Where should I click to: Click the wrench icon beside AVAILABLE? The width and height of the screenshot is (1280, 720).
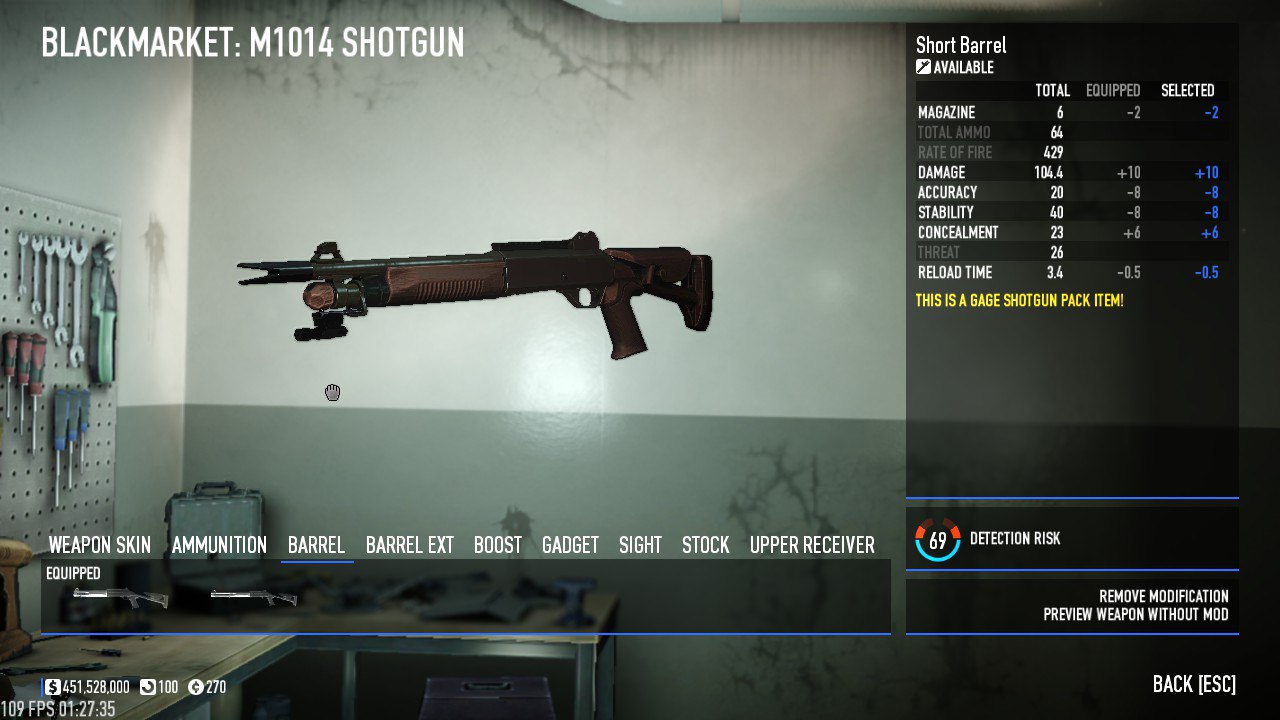[x=923, y=67]
